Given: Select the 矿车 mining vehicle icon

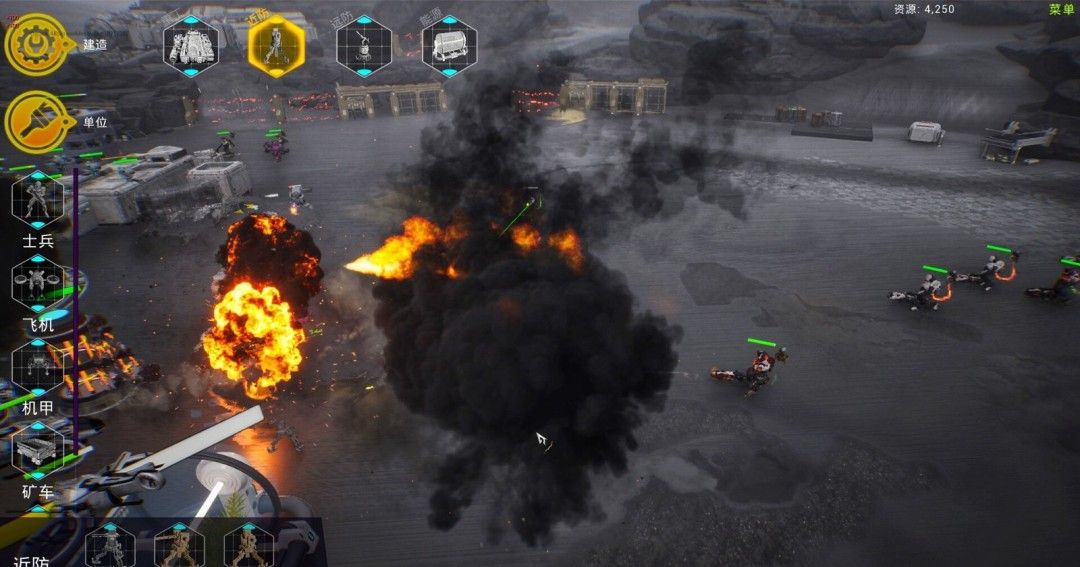Looking at the screenshot, I should (x=38, y=449).
